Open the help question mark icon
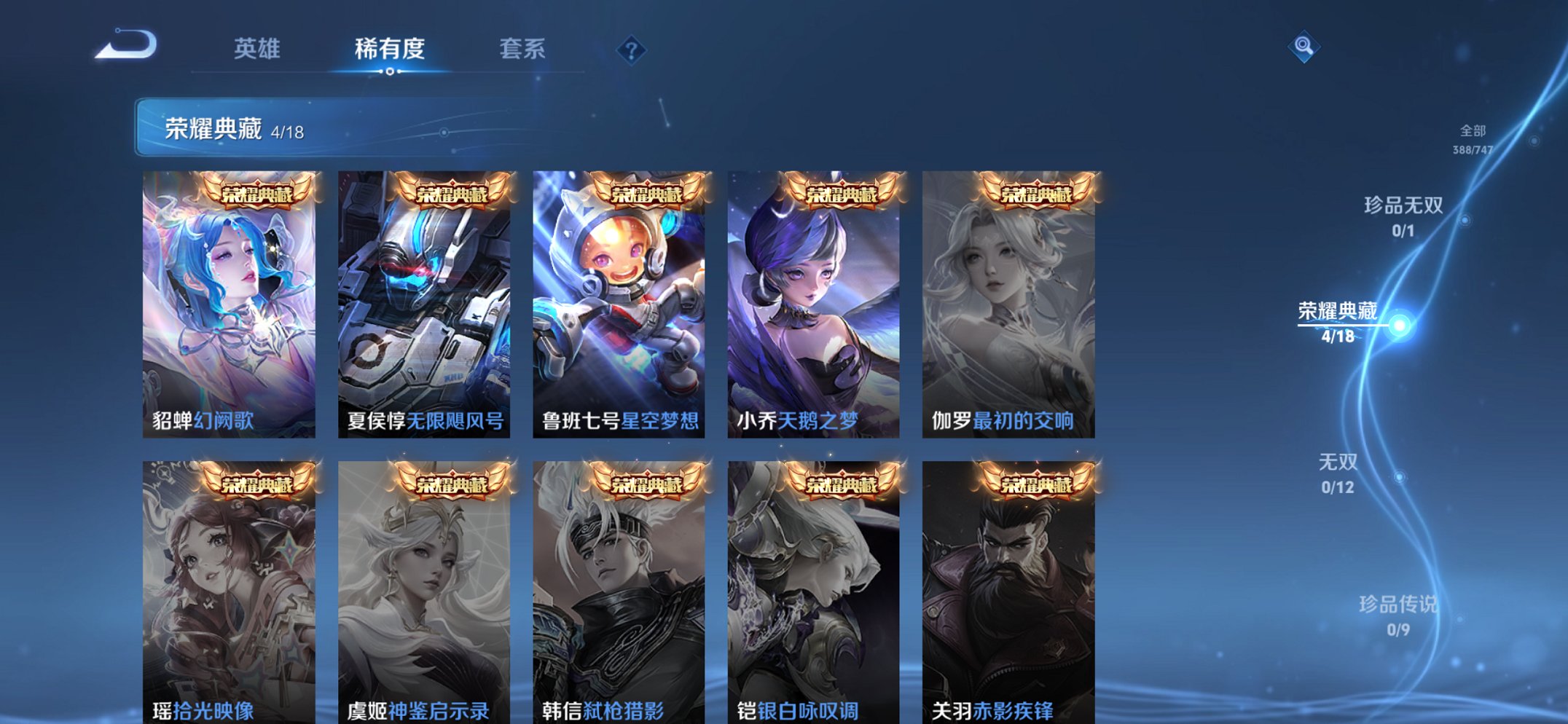This screenshot has width=1568, height=724. coord(631,50)
